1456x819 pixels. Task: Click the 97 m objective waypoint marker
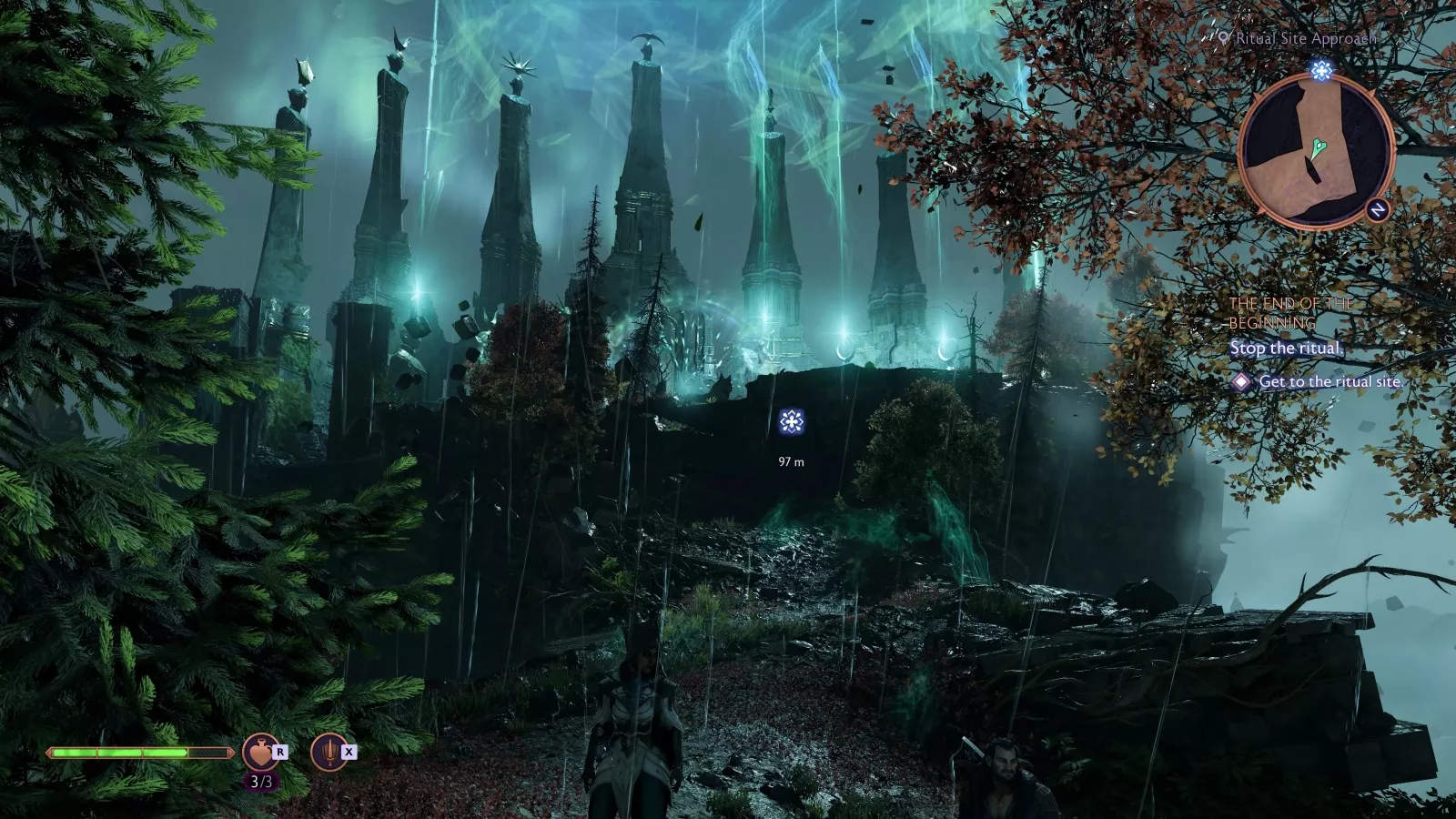point(792,421)
